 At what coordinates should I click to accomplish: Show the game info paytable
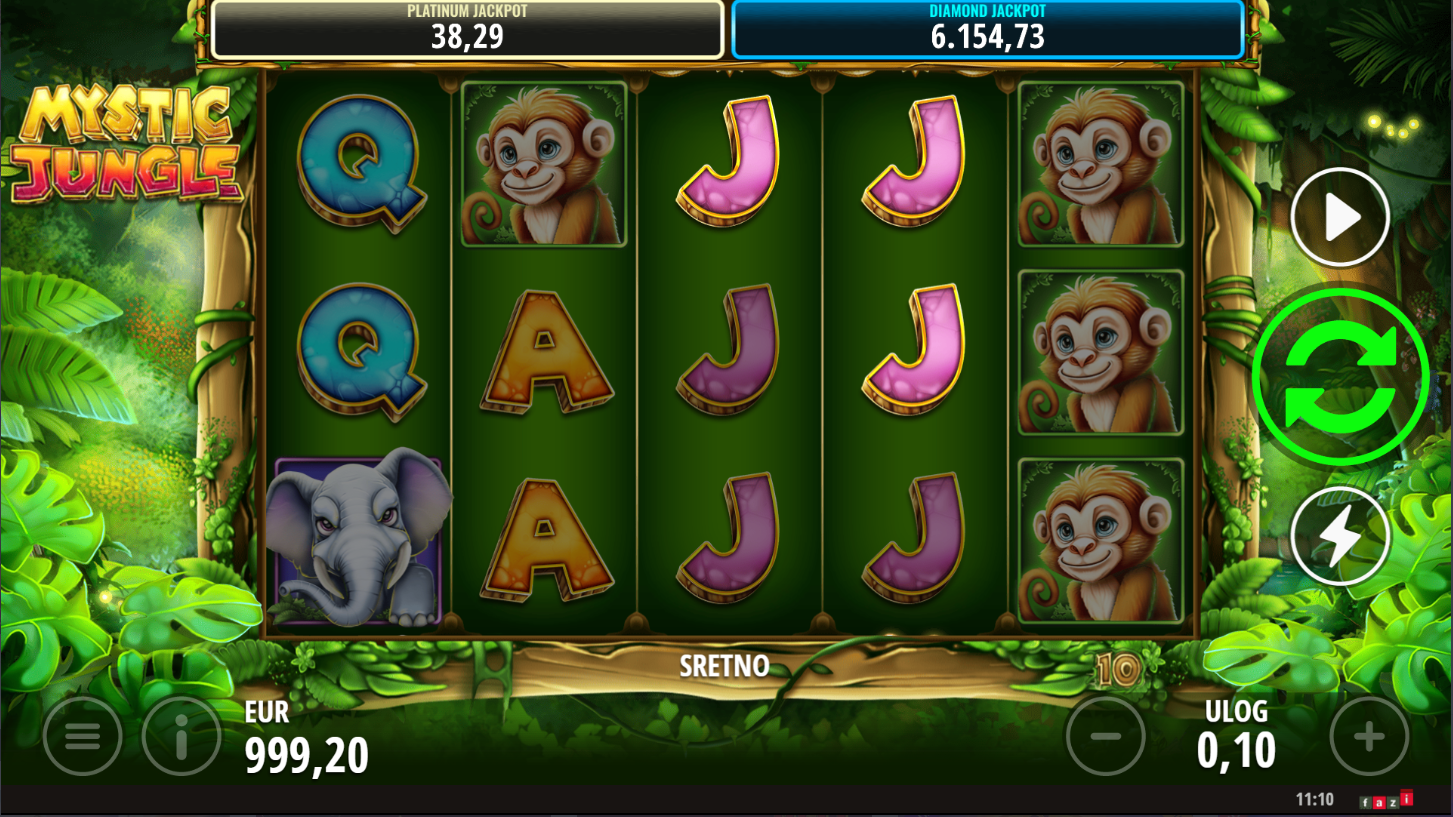click(181, 737)
